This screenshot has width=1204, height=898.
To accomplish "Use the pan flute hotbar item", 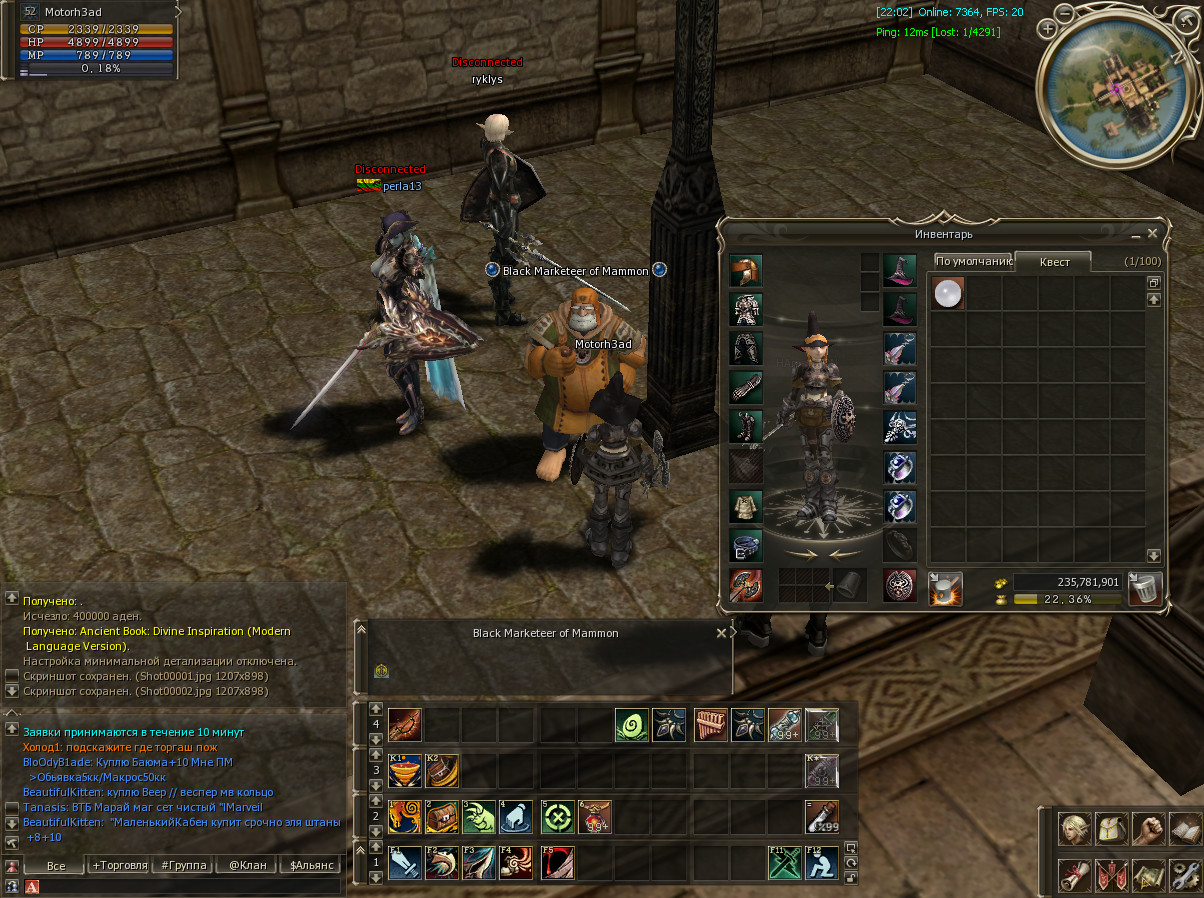I will [x=709, y=725].
